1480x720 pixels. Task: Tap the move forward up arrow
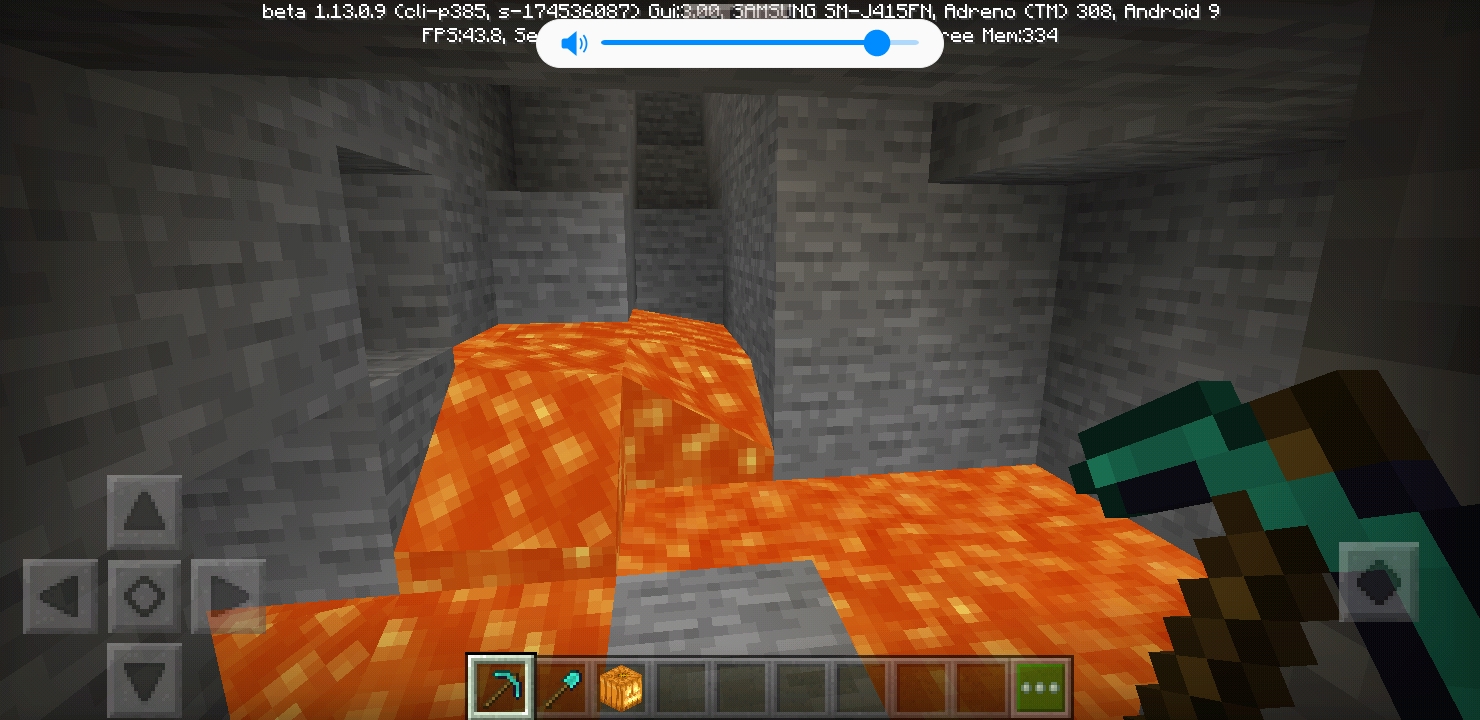point(145,513)
